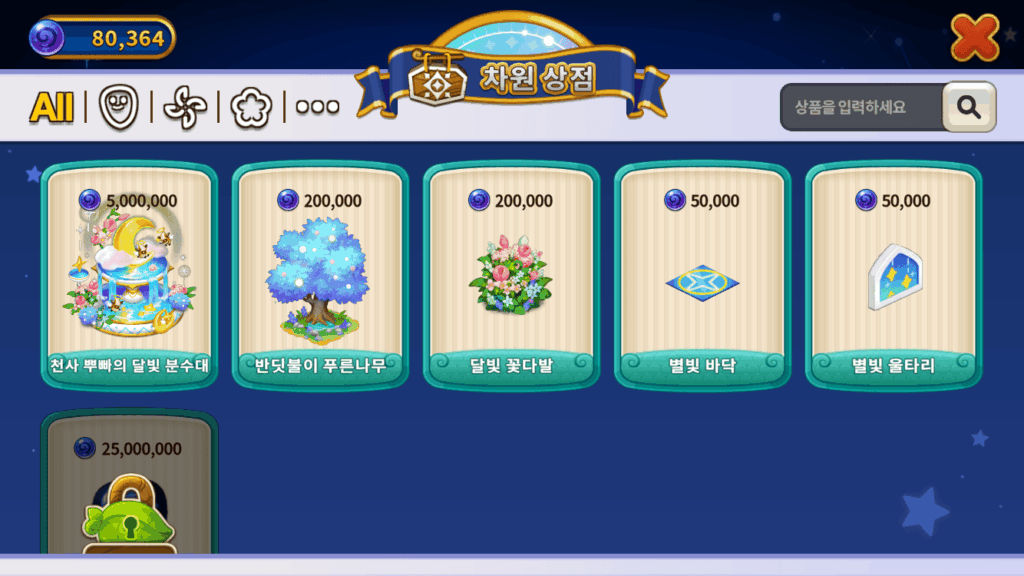The height and width of the screenshot is (576, 1024).
Task: Select the 별빛 바닥 floor tile item
Action: [x=702, y=275]
